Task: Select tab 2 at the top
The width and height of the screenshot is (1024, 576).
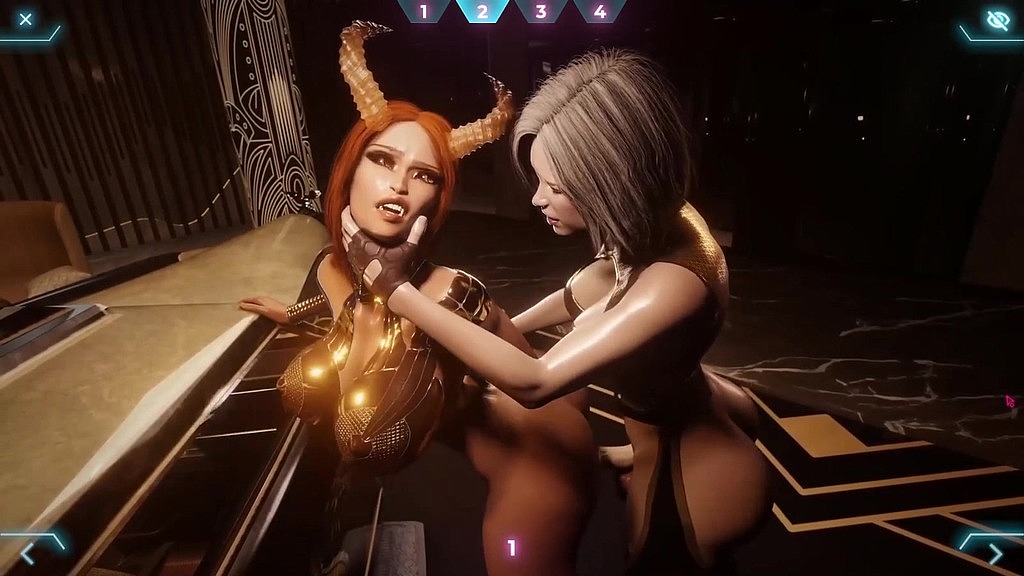Action: click(482, 12)
